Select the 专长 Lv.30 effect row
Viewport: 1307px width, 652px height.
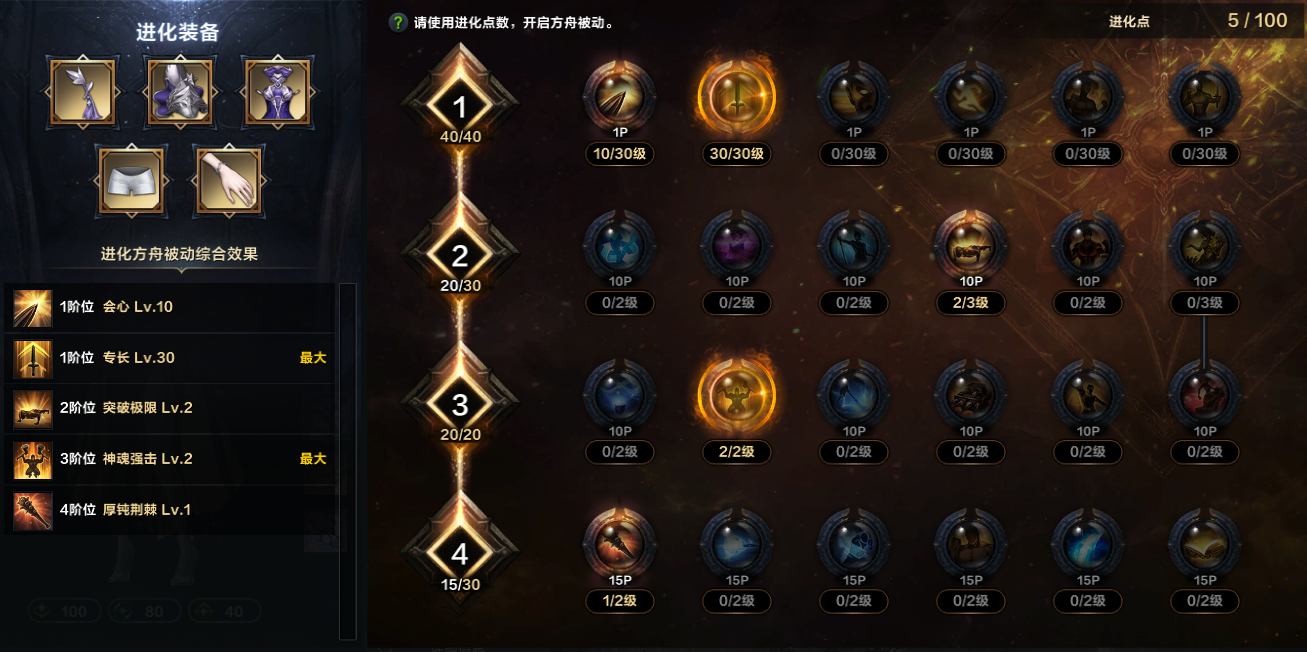pos(170,358)
